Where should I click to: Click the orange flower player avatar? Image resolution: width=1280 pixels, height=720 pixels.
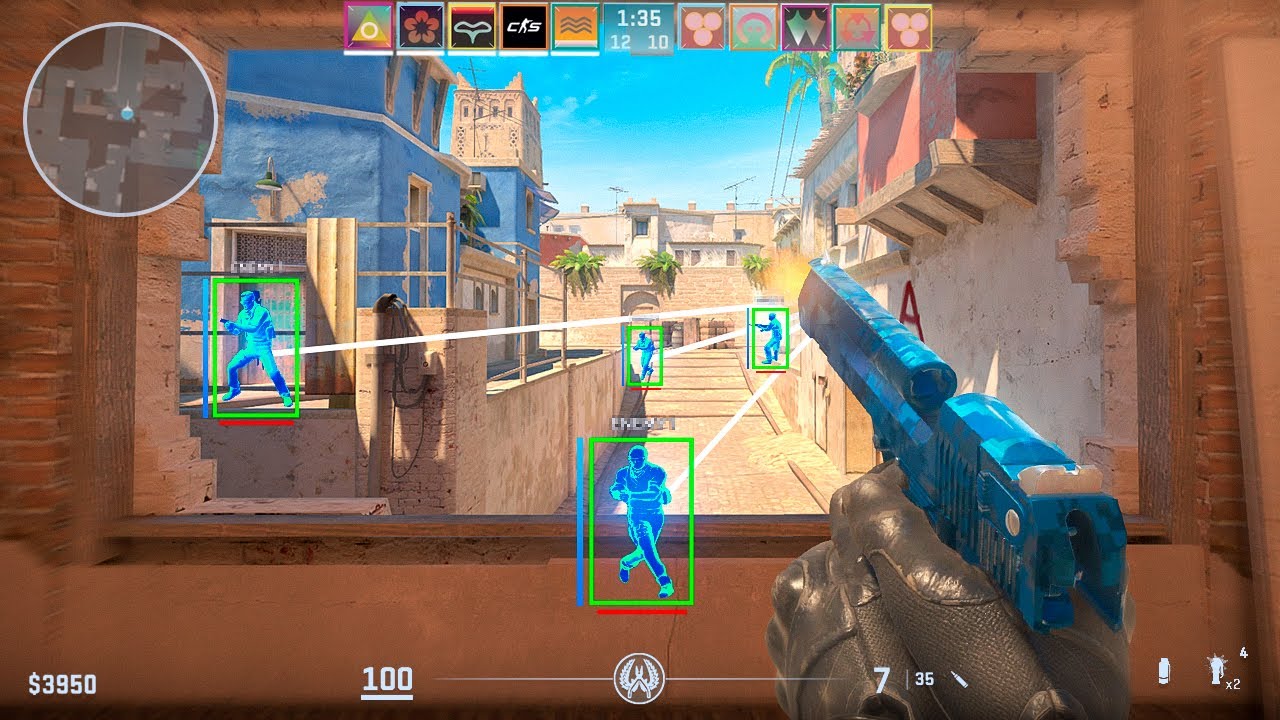click(420, 27)
